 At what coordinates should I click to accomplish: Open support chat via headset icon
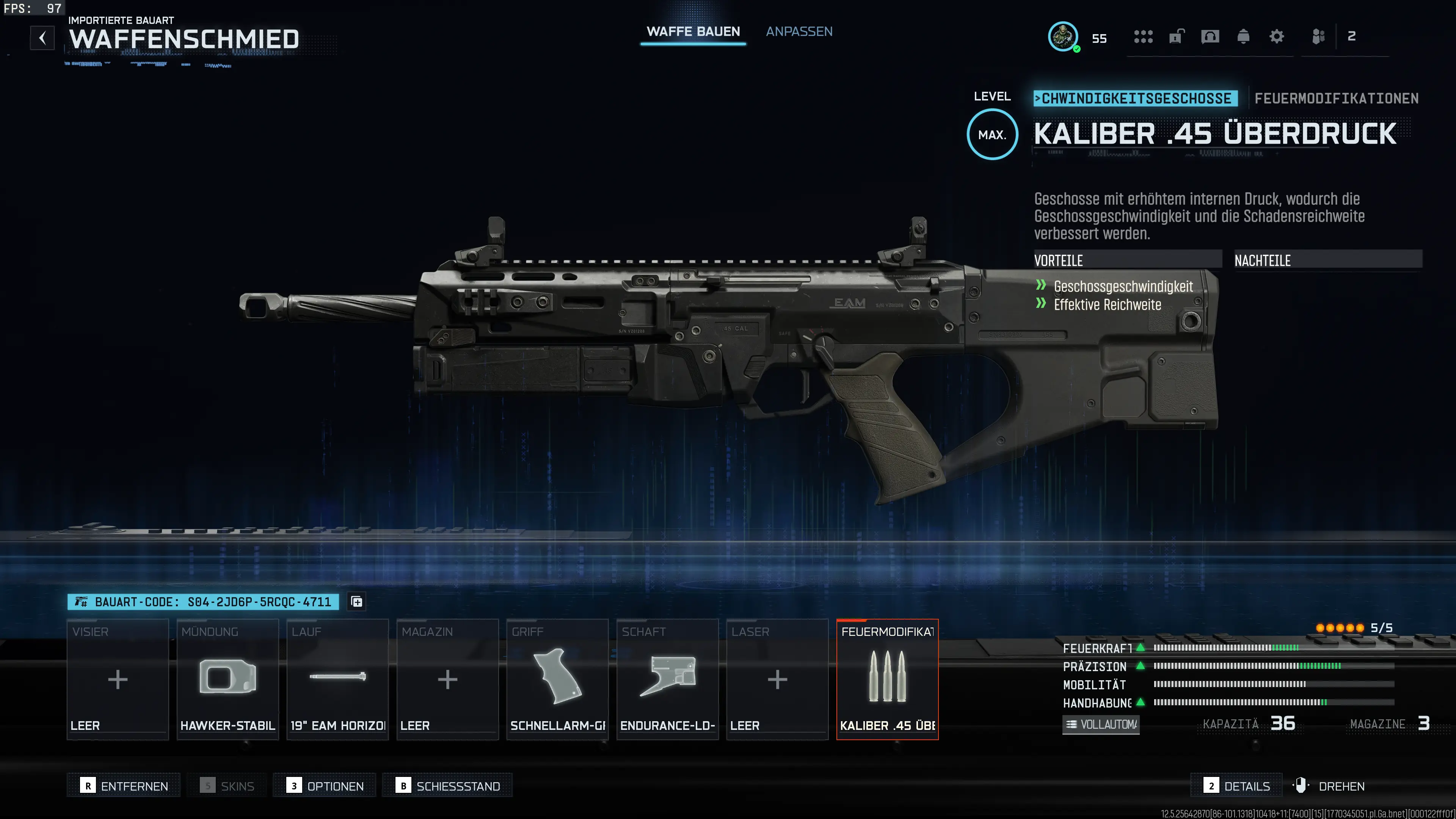click(1211, 37)
